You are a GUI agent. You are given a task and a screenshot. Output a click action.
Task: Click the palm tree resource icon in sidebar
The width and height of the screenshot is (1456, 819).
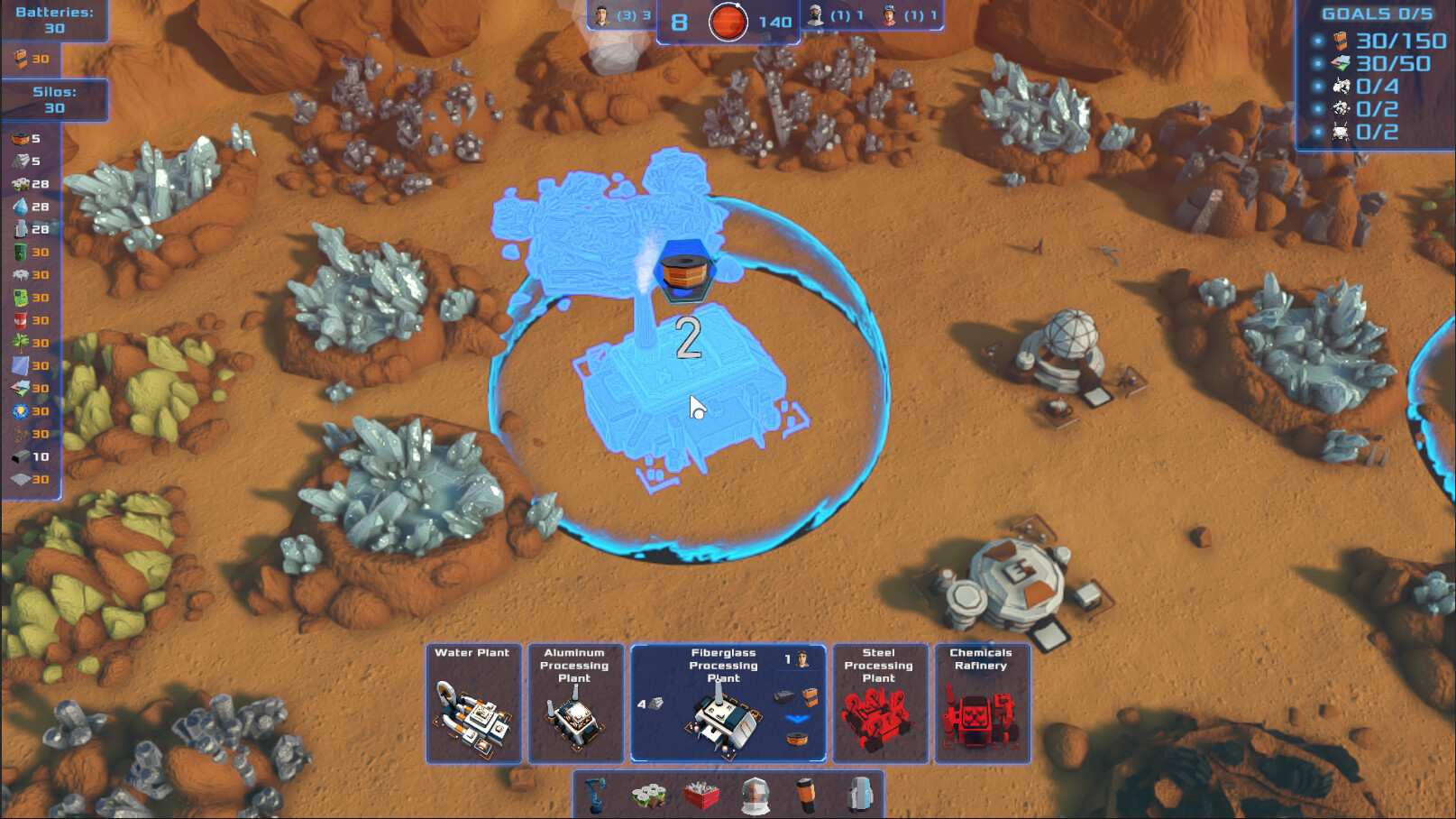[18, 343]
